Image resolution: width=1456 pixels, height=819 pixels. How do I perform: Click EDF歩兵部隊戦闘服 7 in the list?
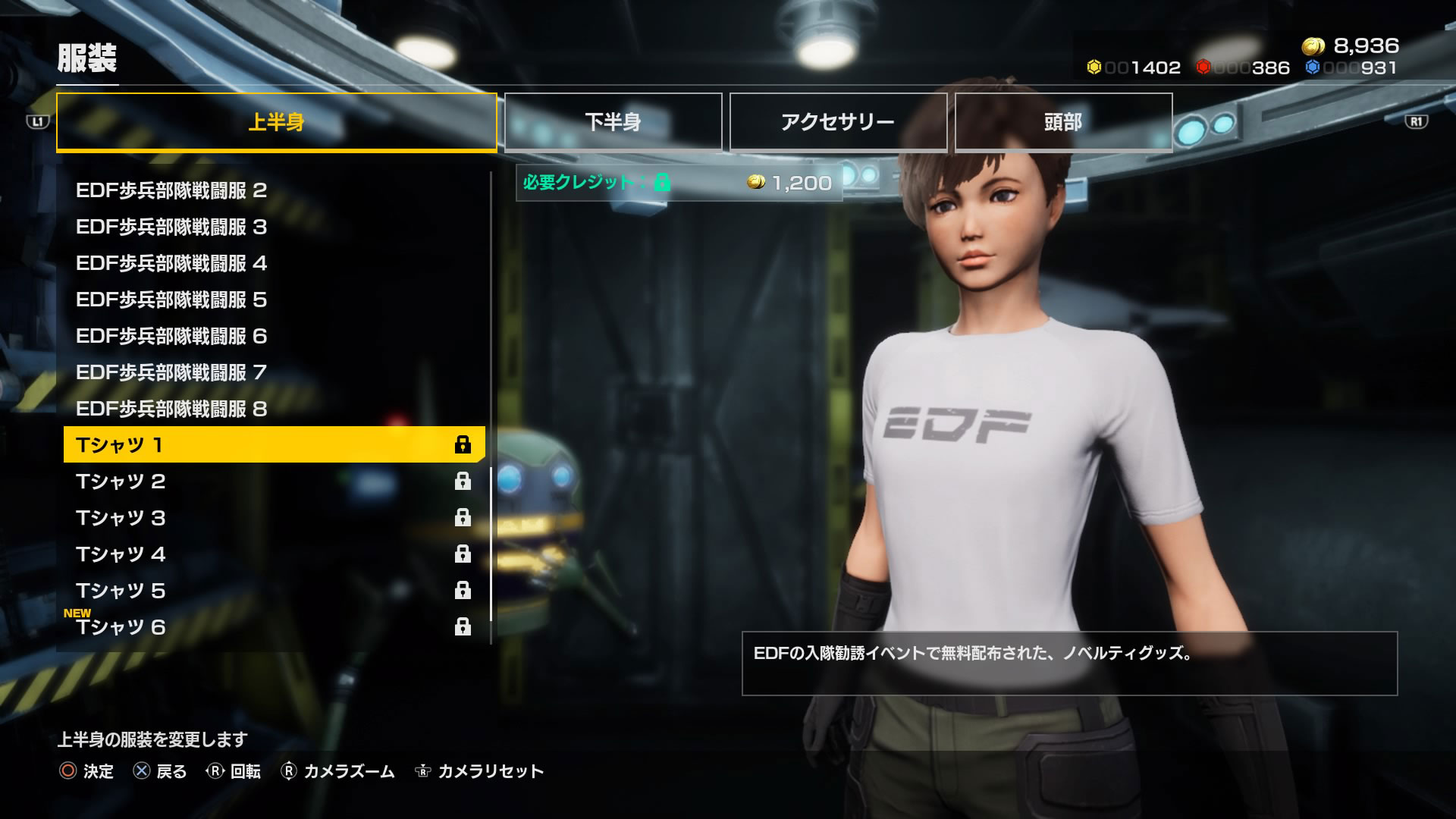[273, 372]
